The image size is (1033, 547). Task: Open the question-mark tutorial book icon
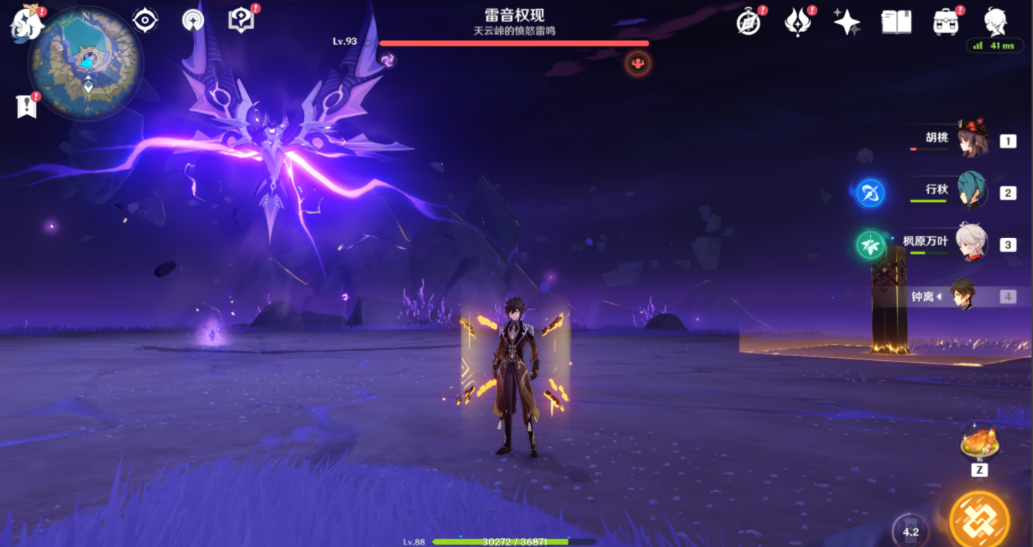(241, 20)
